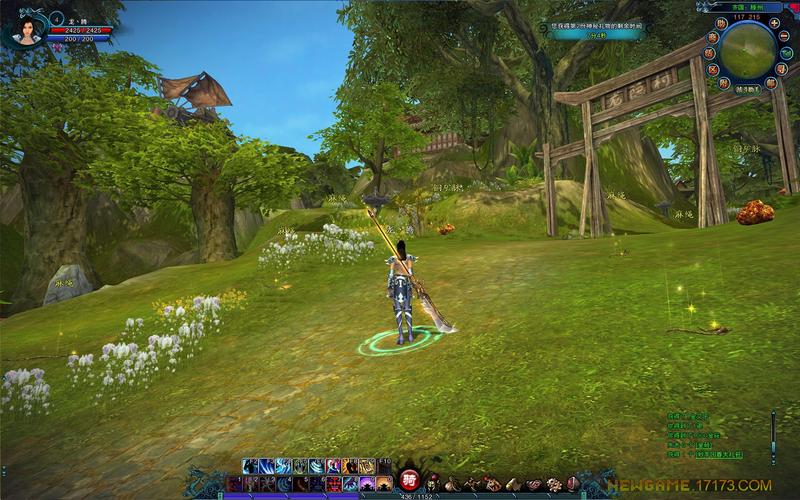The width and height of the screenshot is (800, 500).
Task: Click the oval label button below the minimap
Action: pos(748,89)
